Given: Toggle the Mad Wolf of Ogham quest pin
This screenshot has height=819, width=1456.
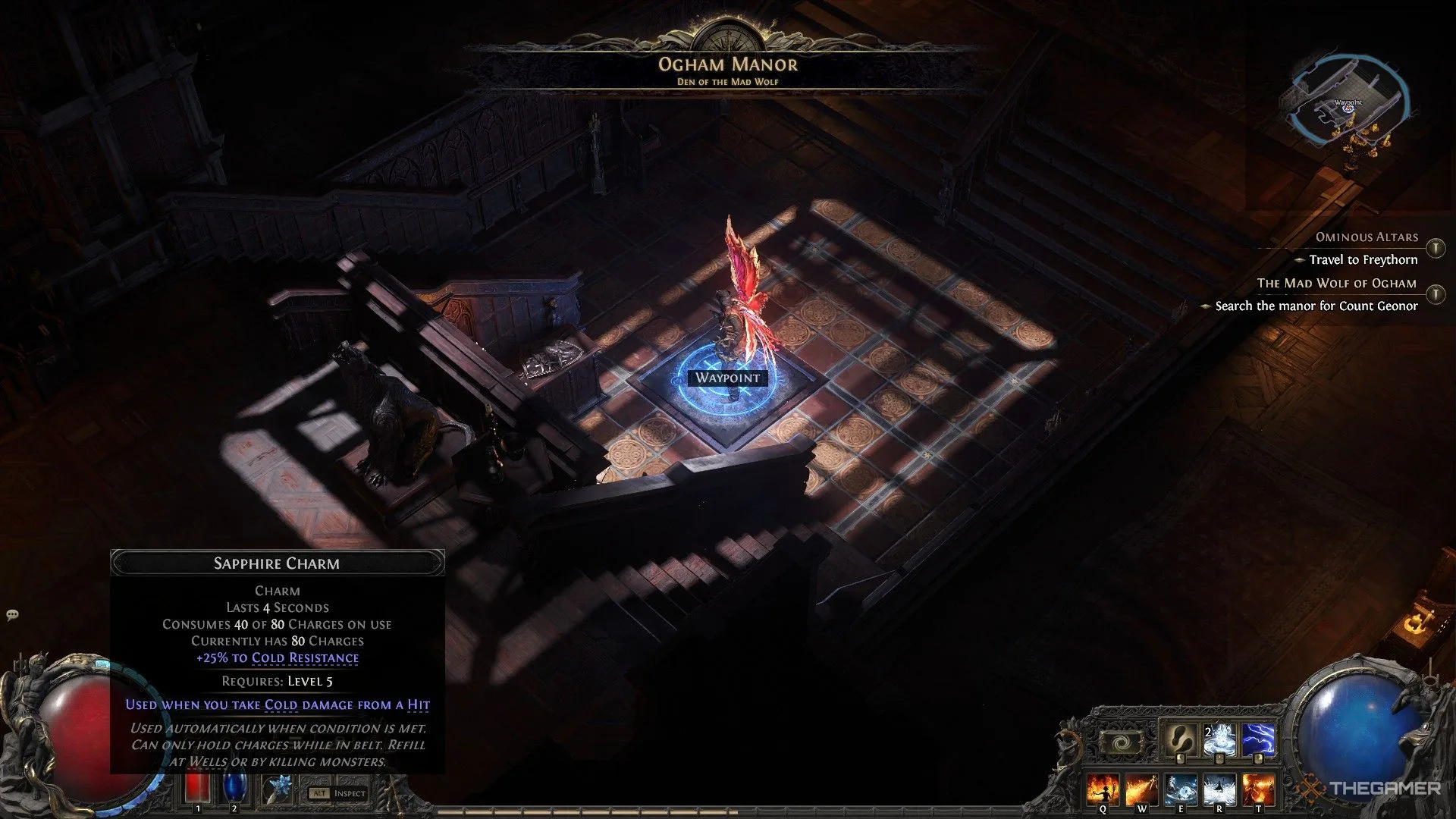Looking at the screenshot, I should coord(1436,294).
